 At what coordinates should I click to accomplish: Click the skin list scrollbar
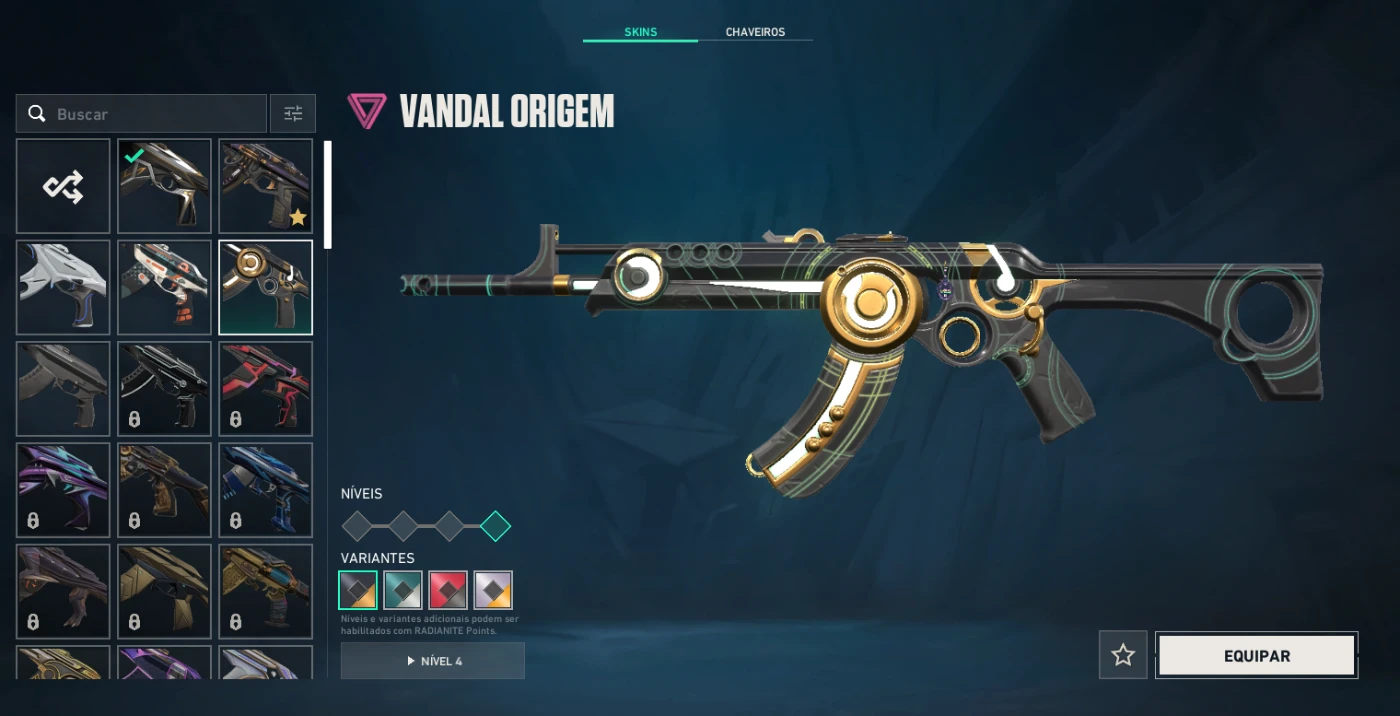point(327,195)
